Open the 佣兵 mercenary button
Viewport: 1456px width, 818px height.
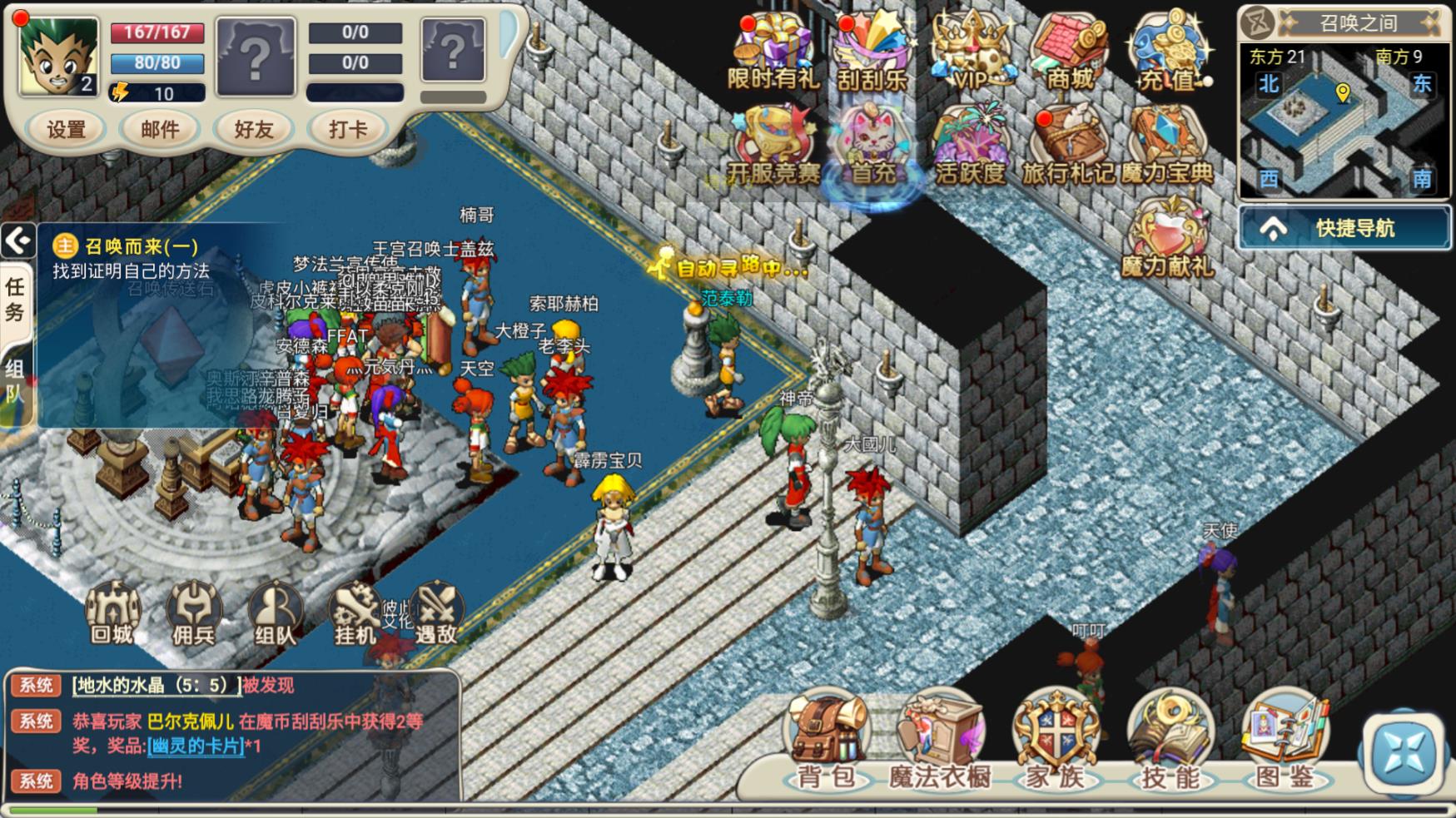coord(193,614)
